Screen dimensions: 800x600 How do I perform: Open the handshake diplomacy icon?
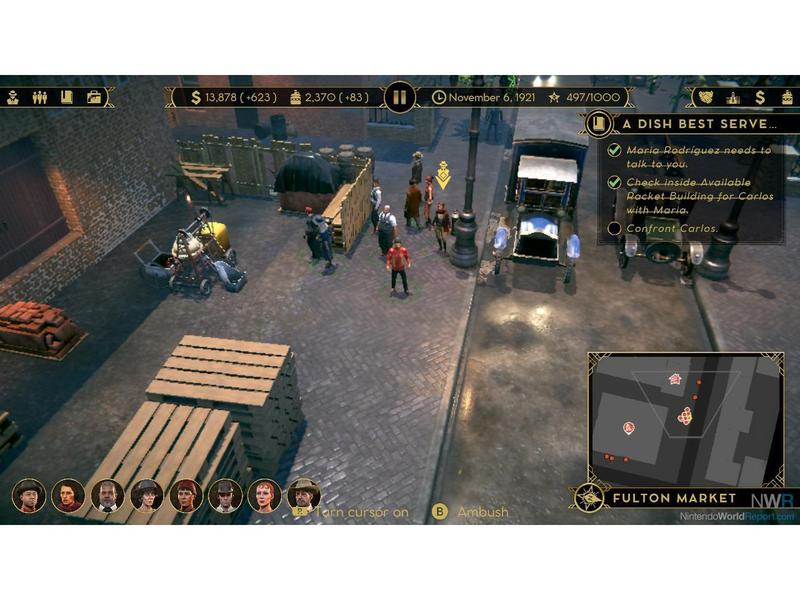(x=707, y=97)
